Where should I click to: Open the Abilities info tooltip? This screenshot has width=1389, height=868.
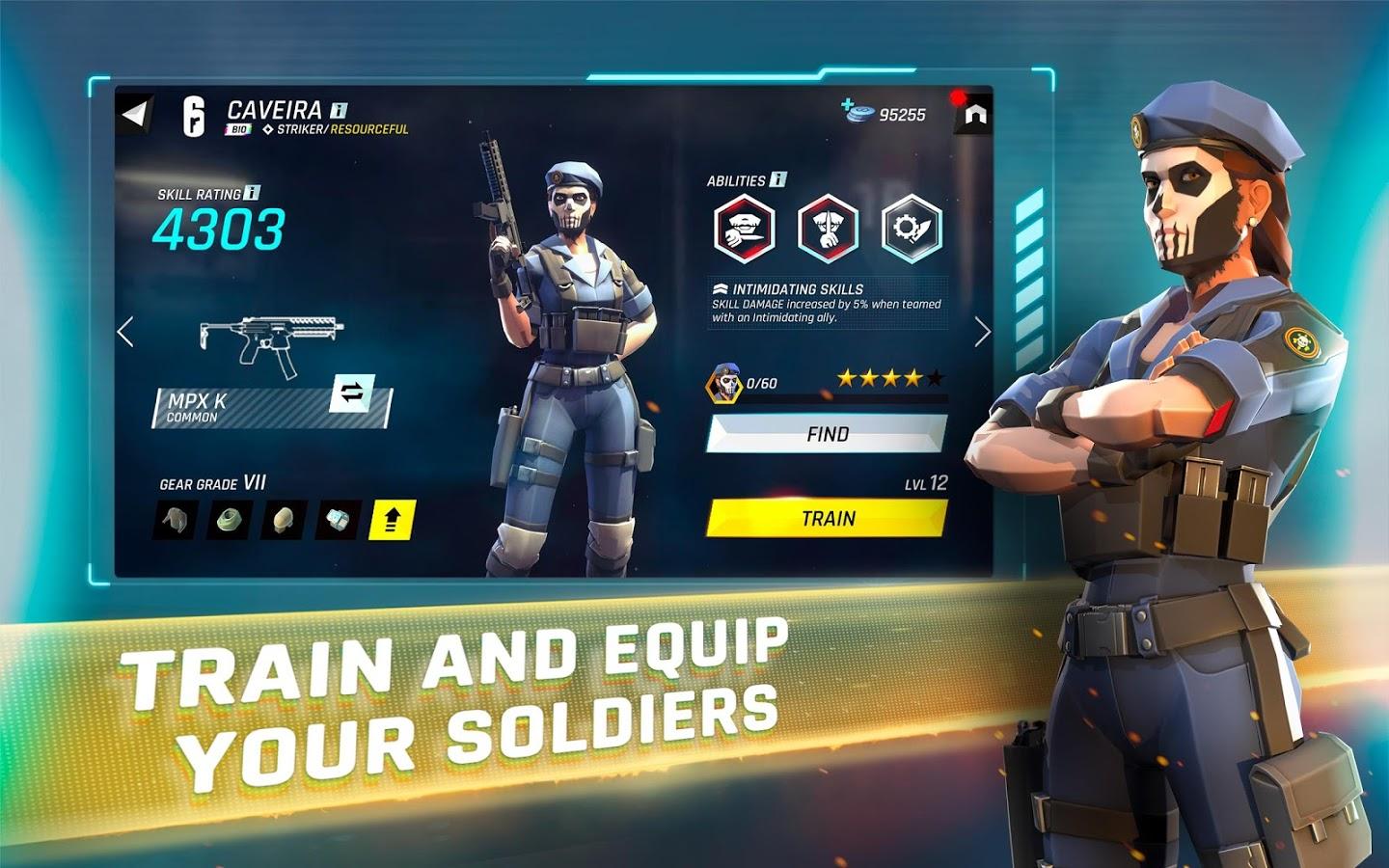777,179
